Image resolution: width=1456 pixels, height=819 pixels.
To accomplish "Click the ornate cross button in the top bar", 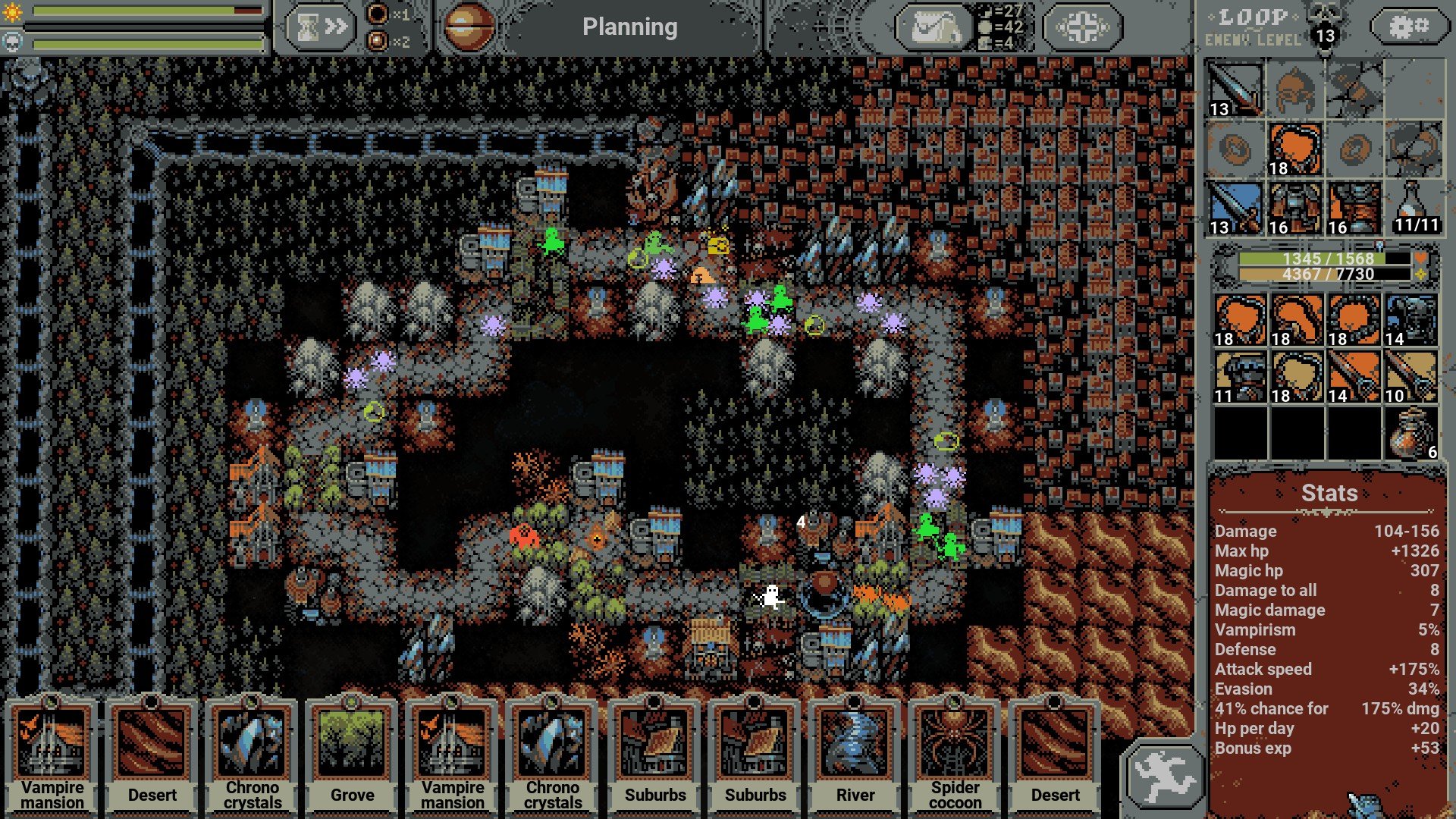I will (1082, 28).
